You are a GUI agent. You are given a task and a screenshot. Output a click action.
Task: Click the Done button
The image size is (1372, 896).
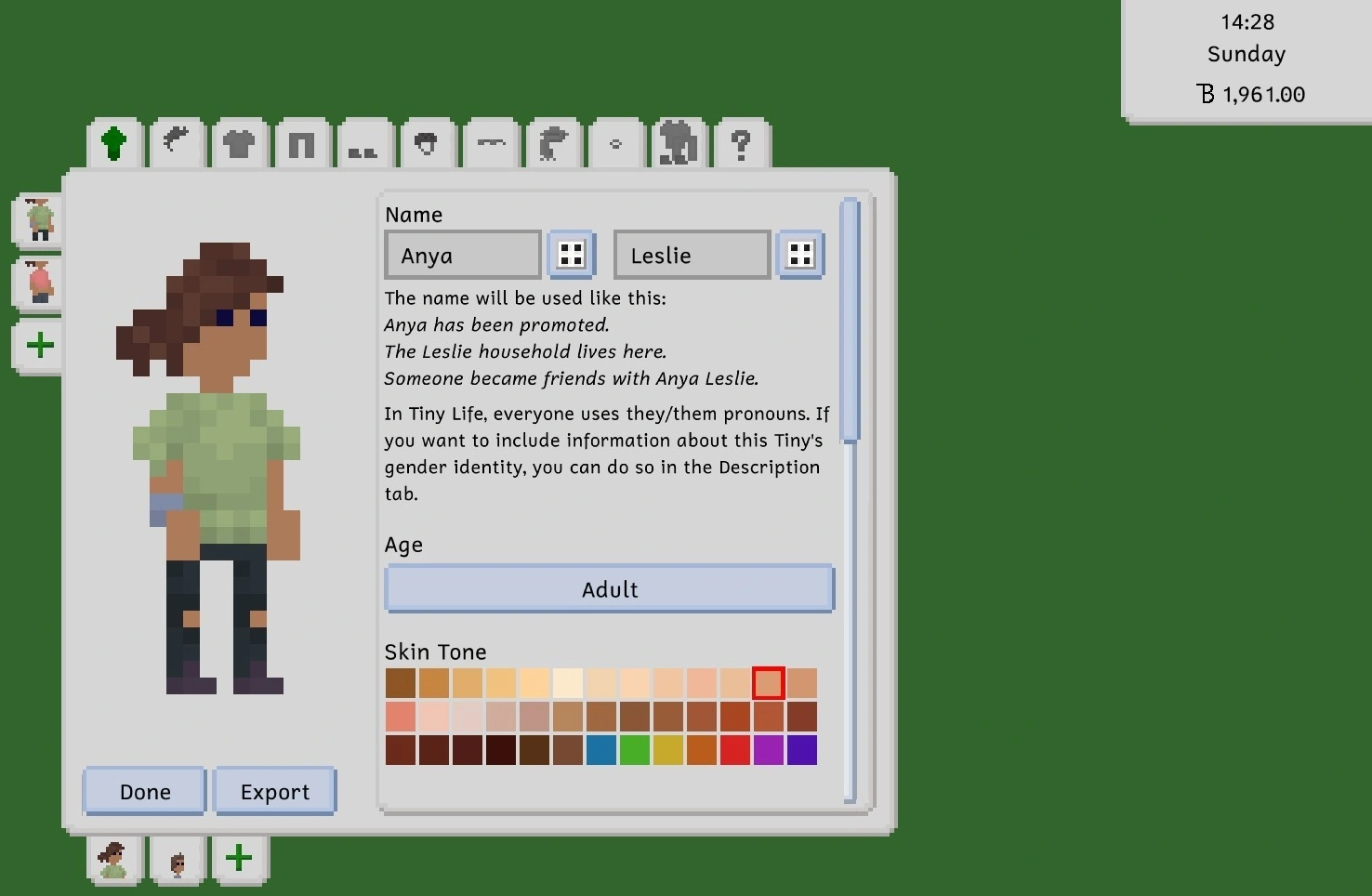pos(145,791)
